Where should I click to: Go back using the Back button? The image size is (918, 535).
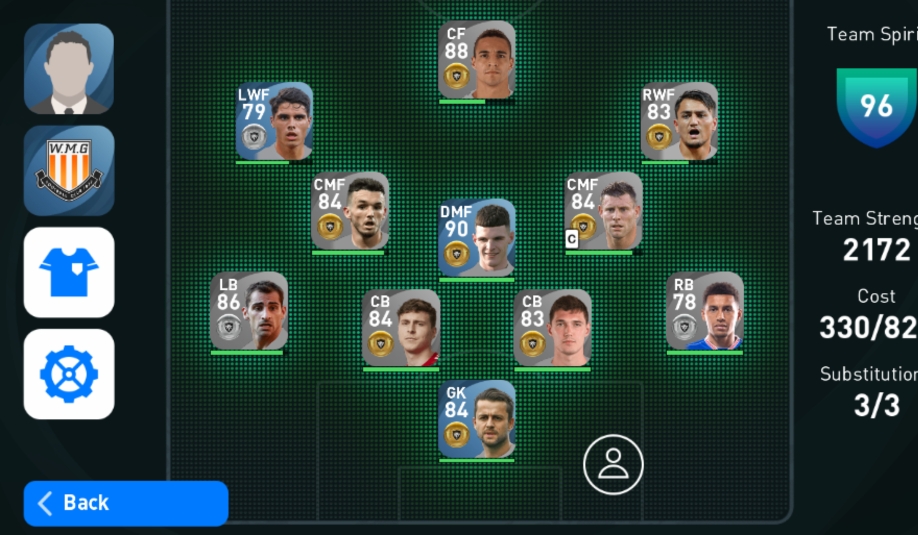click(126, 503)
